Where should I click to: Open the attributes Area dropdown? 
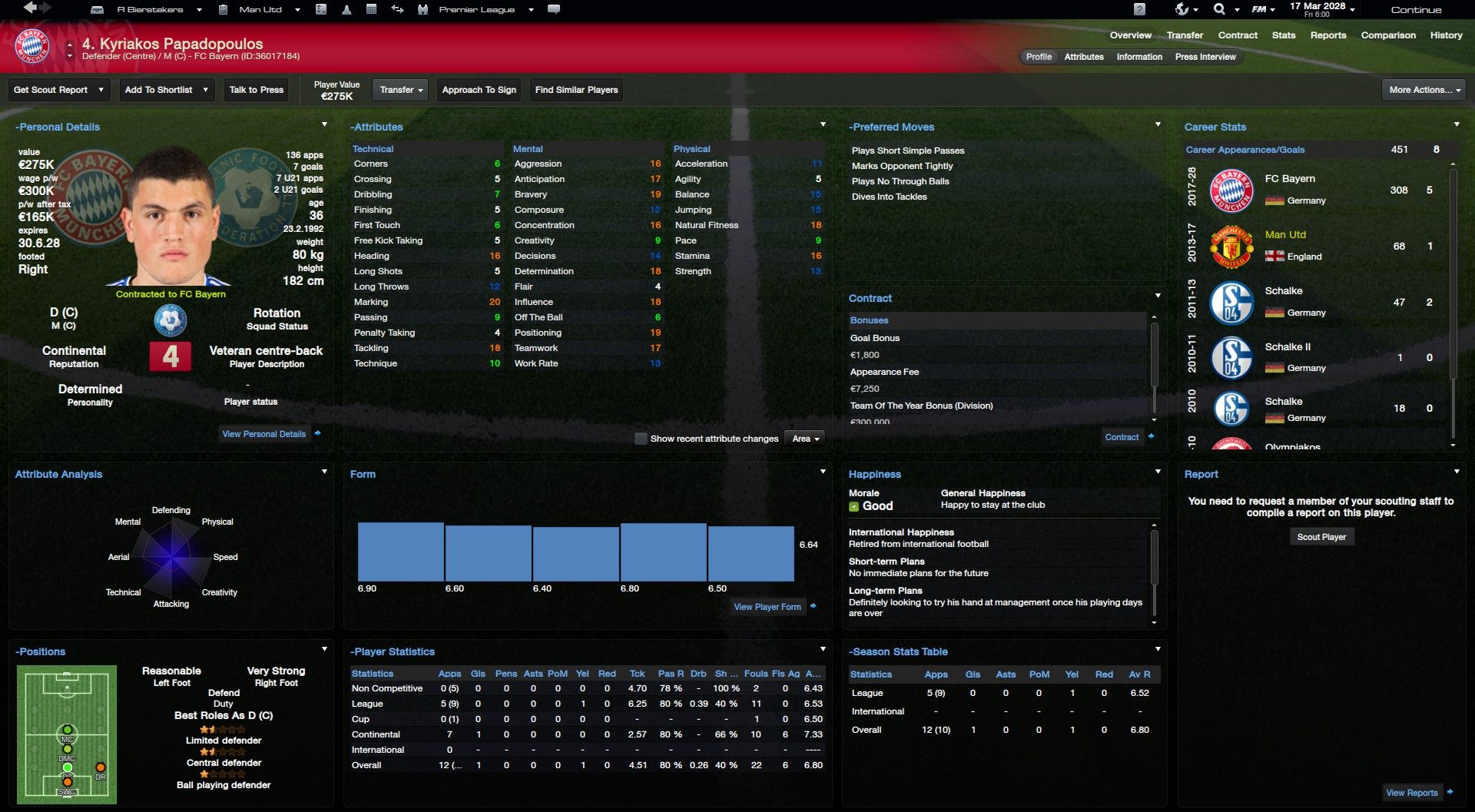pyautogui.click(x=805, y=439)
